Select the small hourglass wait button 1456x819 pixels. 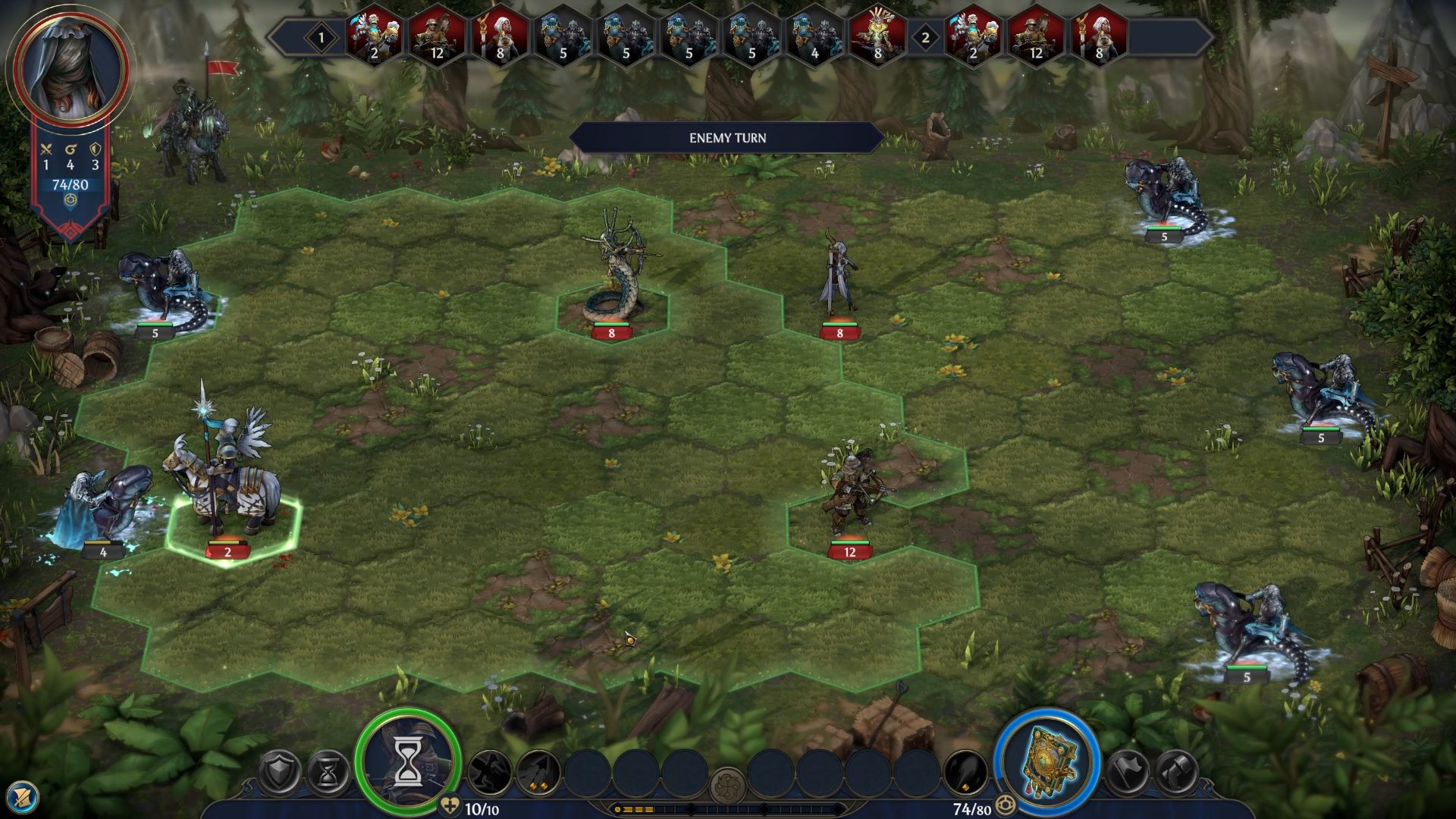point(329,773)
